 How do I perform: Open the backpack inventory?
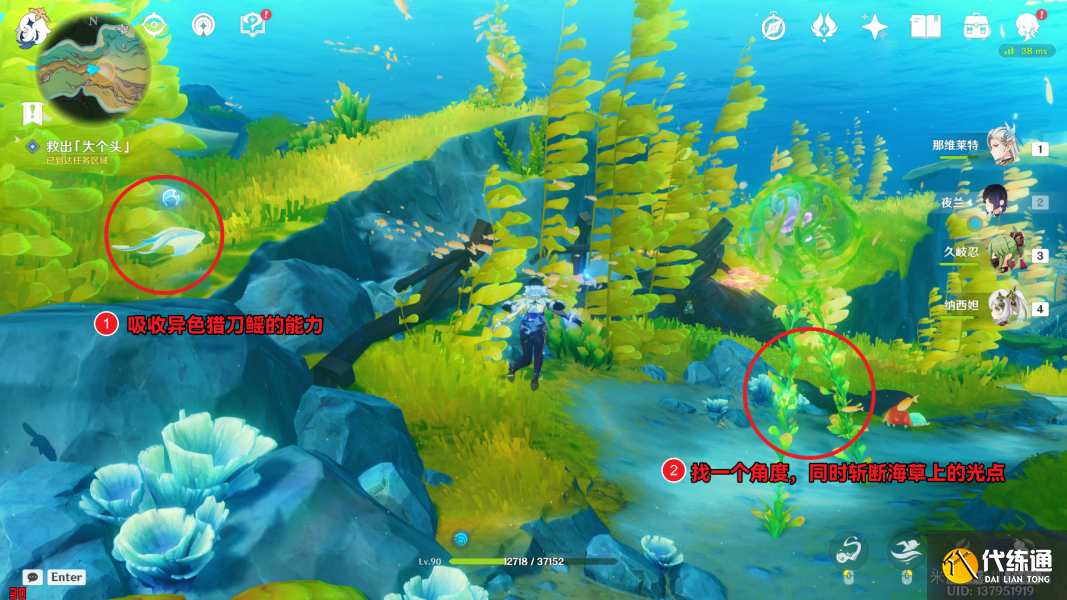(x=975, y=27)
